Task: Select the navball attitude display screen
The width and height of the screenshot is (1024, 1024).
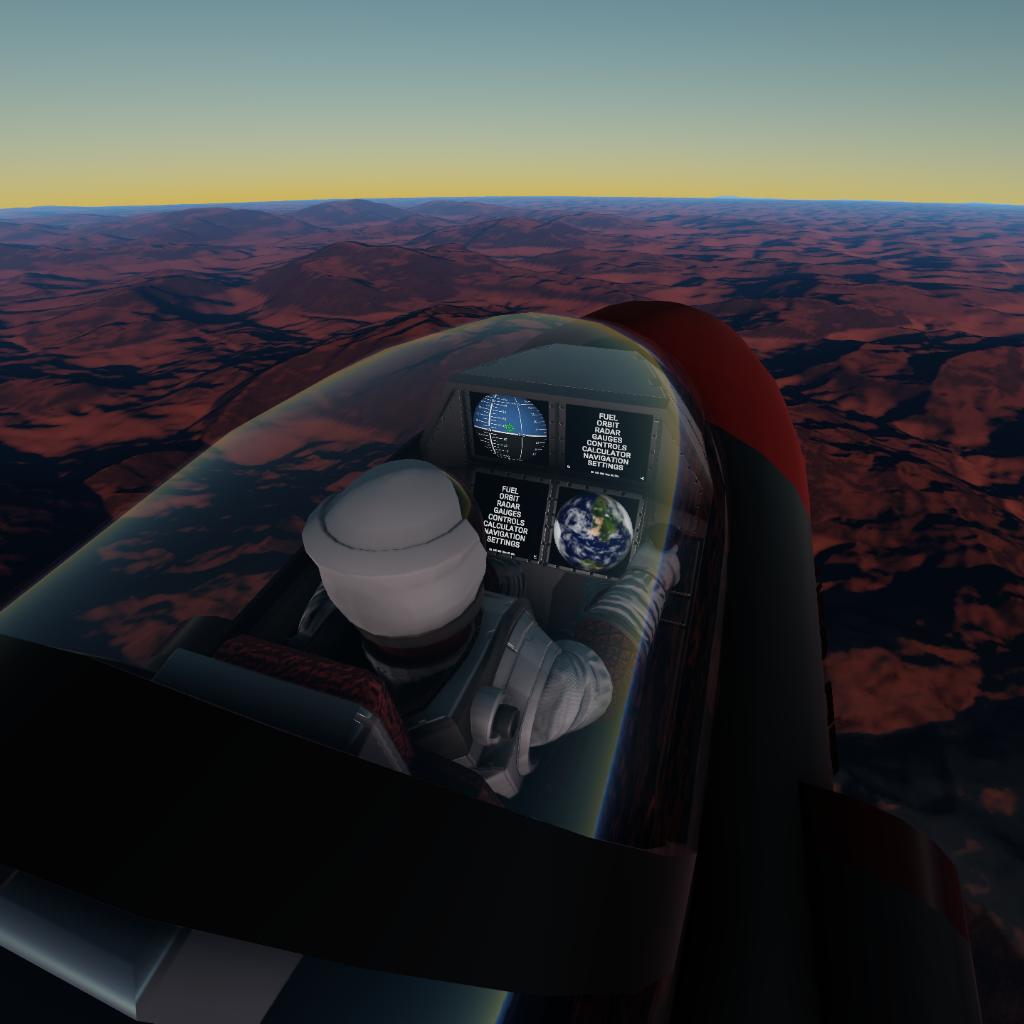Action: (x=509, y=426)
